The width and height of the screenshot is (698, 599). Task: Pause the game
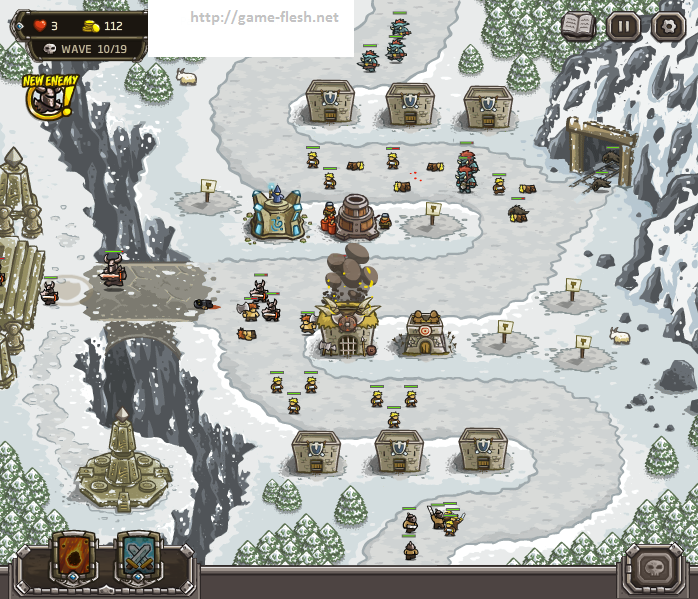(x=624, y=25)
